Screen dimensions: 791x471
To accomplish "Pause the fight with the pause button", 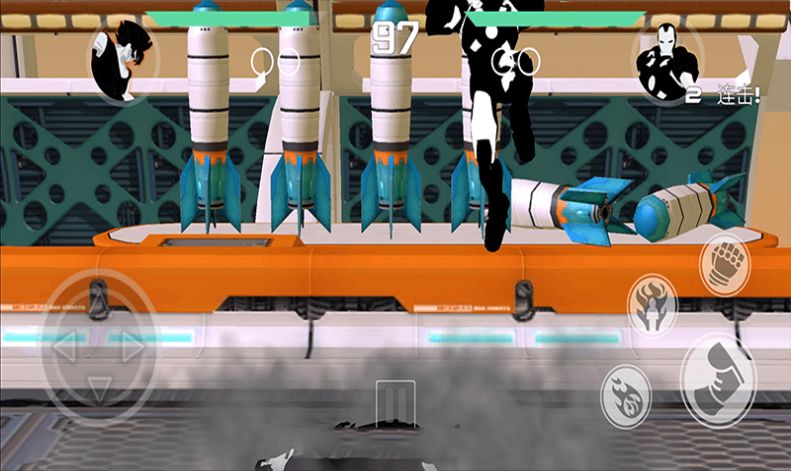I will tap(395, 401).
